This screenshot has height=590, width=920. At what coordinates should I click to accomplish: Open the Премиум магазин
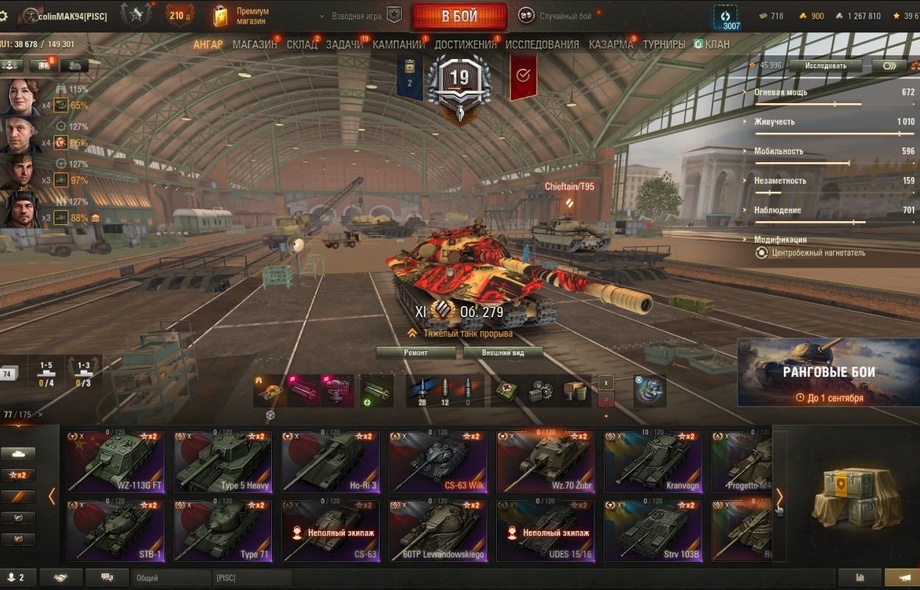[242, 15]
